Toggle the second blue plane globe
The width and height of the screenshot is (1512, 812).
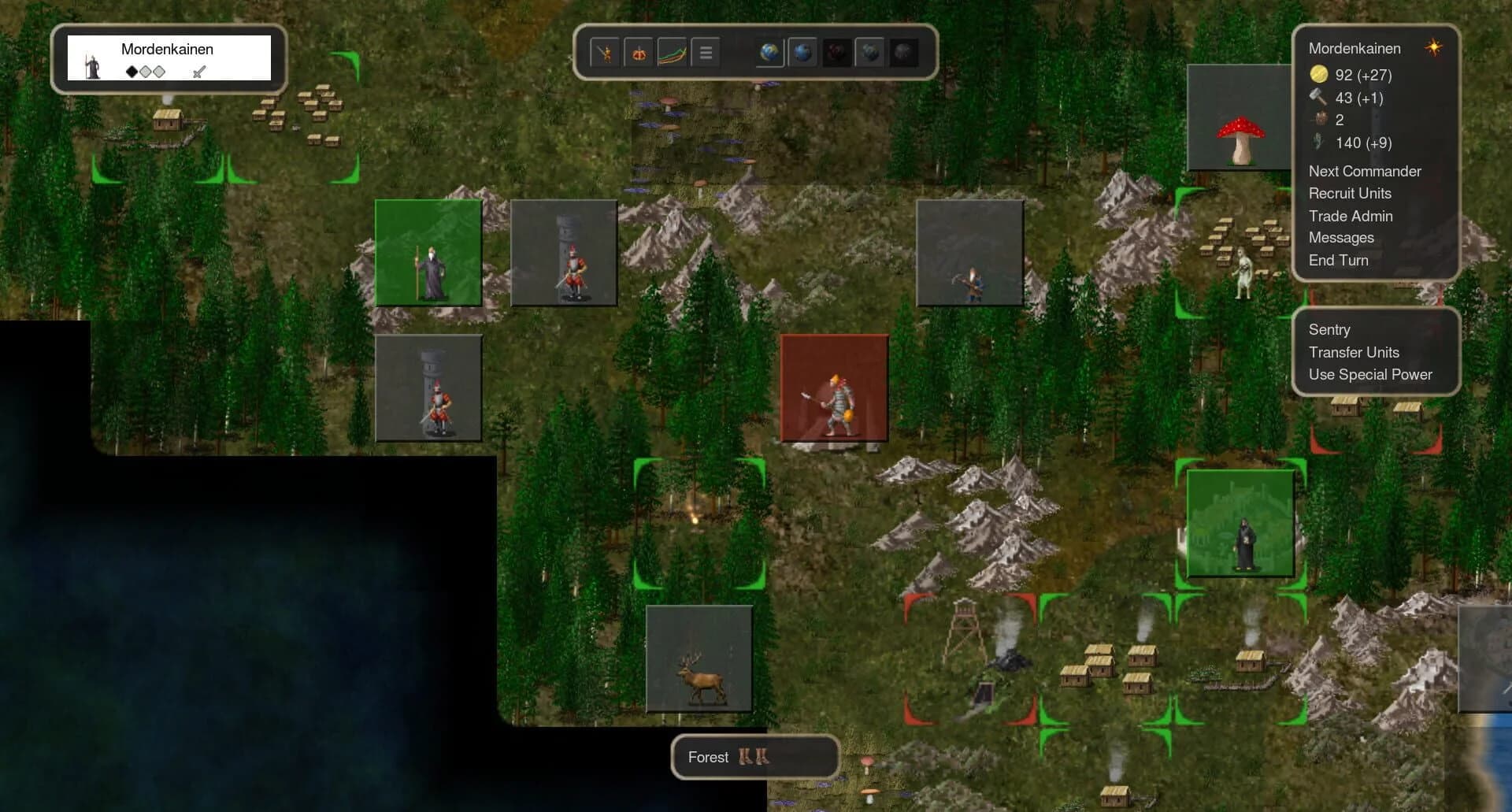pyautogui.click(x=802, y=53)
